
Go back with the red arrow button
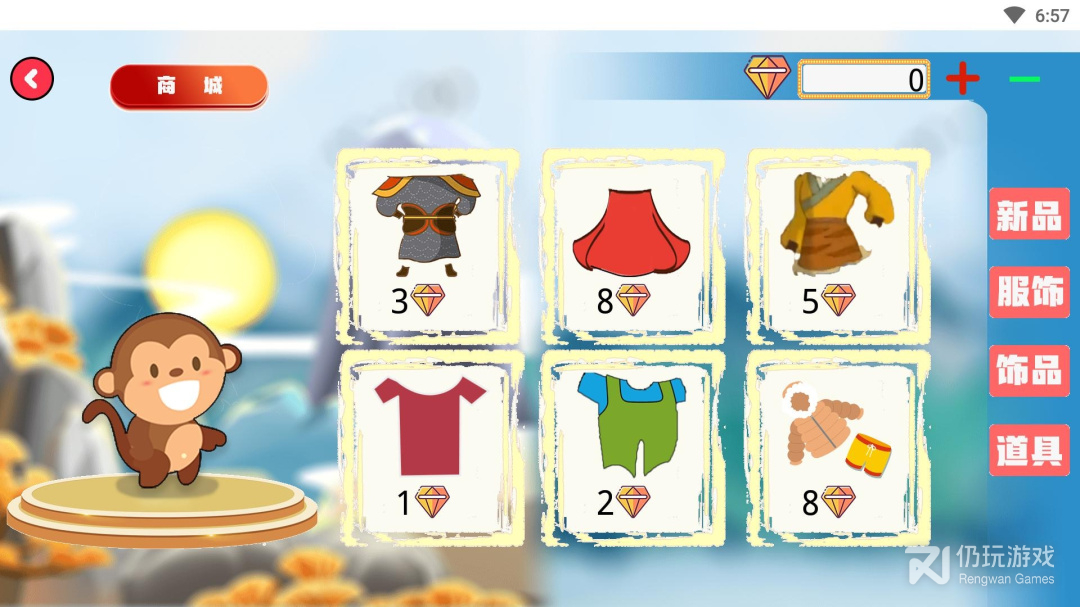tap(32, 79)
